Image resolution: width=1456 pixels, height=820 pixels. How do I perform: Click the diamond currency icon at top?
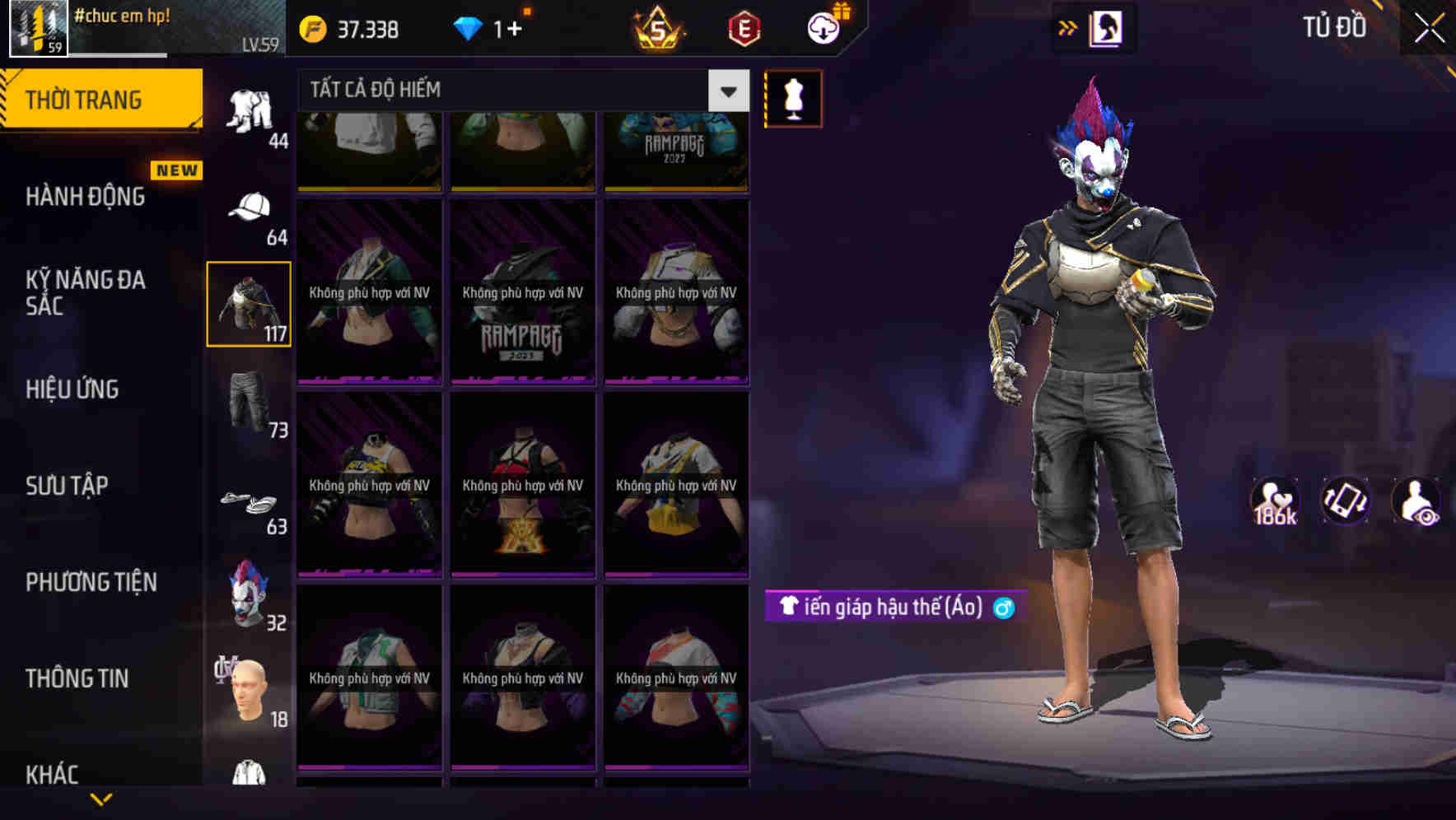coord(467,27)
